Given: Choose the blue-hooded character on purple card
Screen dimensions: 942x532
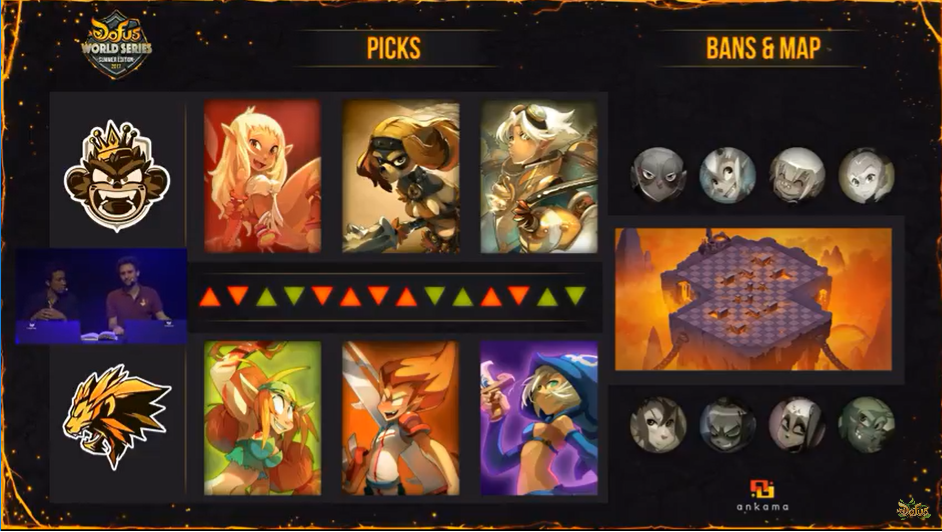Looking at the screenshot, I should (538, 417).
